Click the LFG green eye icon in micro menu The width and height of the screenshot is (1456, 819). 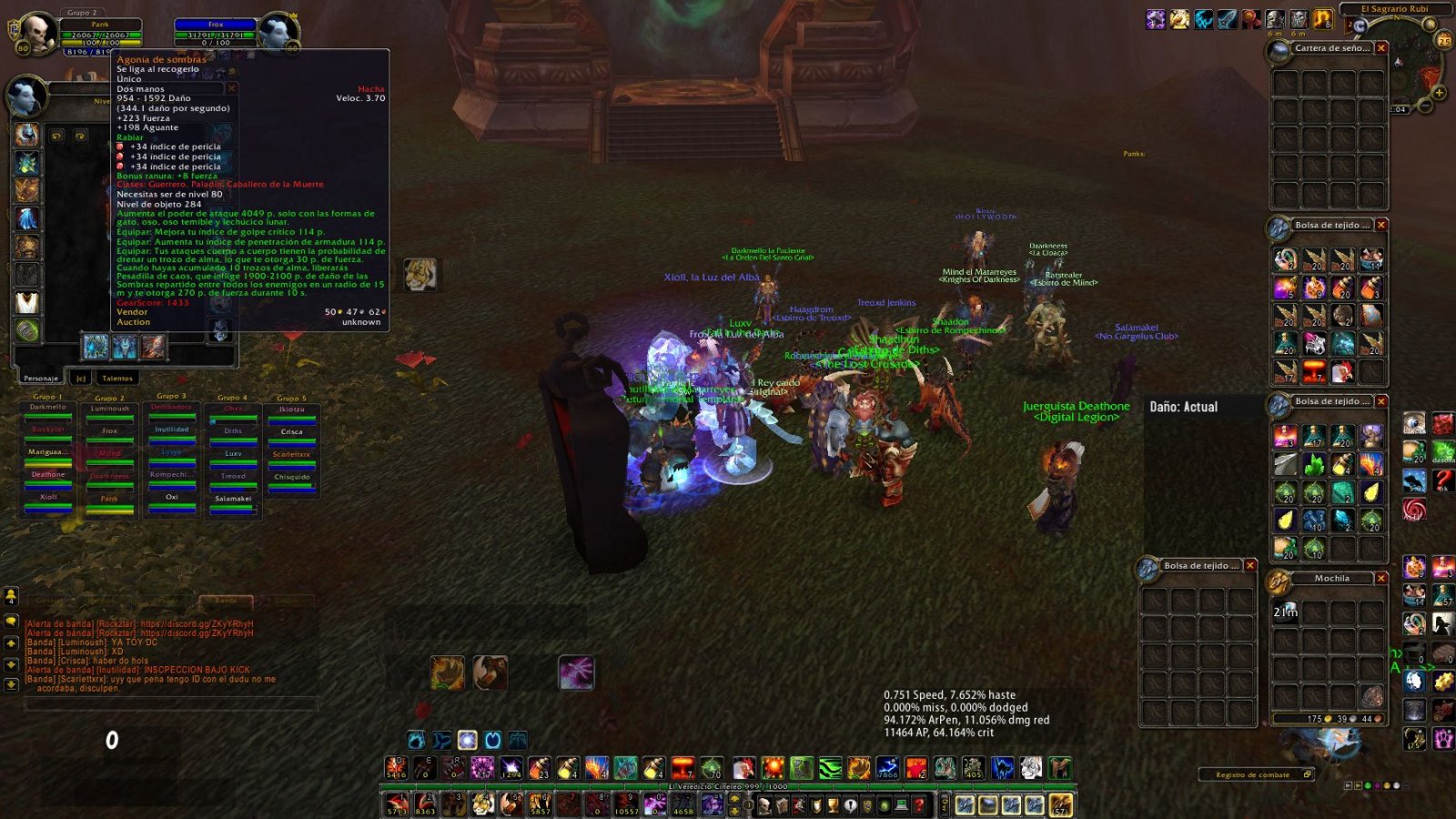coord(885,804)
